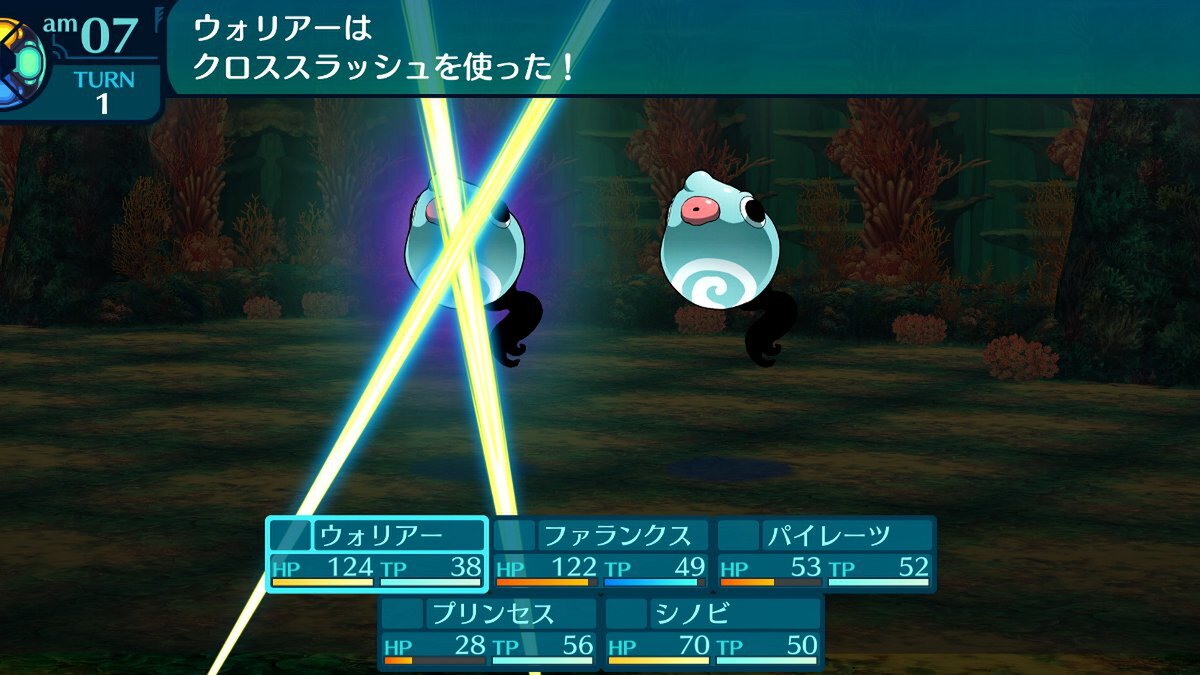Viewport: 1200px width, 675px height.
Task: Pick the プリンセス party member panel
Action: tap(489, 632)
